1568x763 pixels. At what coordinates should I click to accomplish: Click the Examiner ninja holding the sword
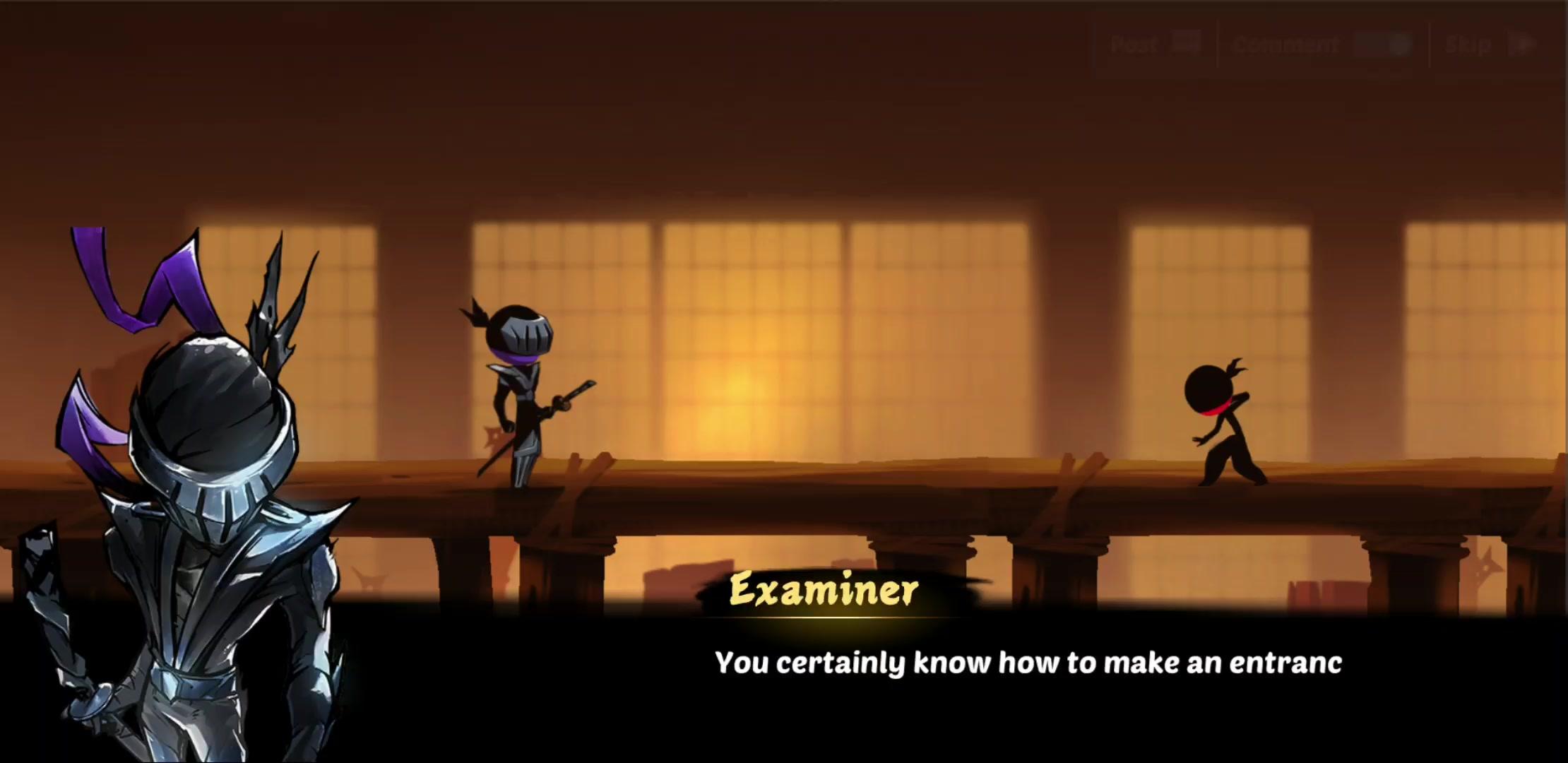point(523,396)
